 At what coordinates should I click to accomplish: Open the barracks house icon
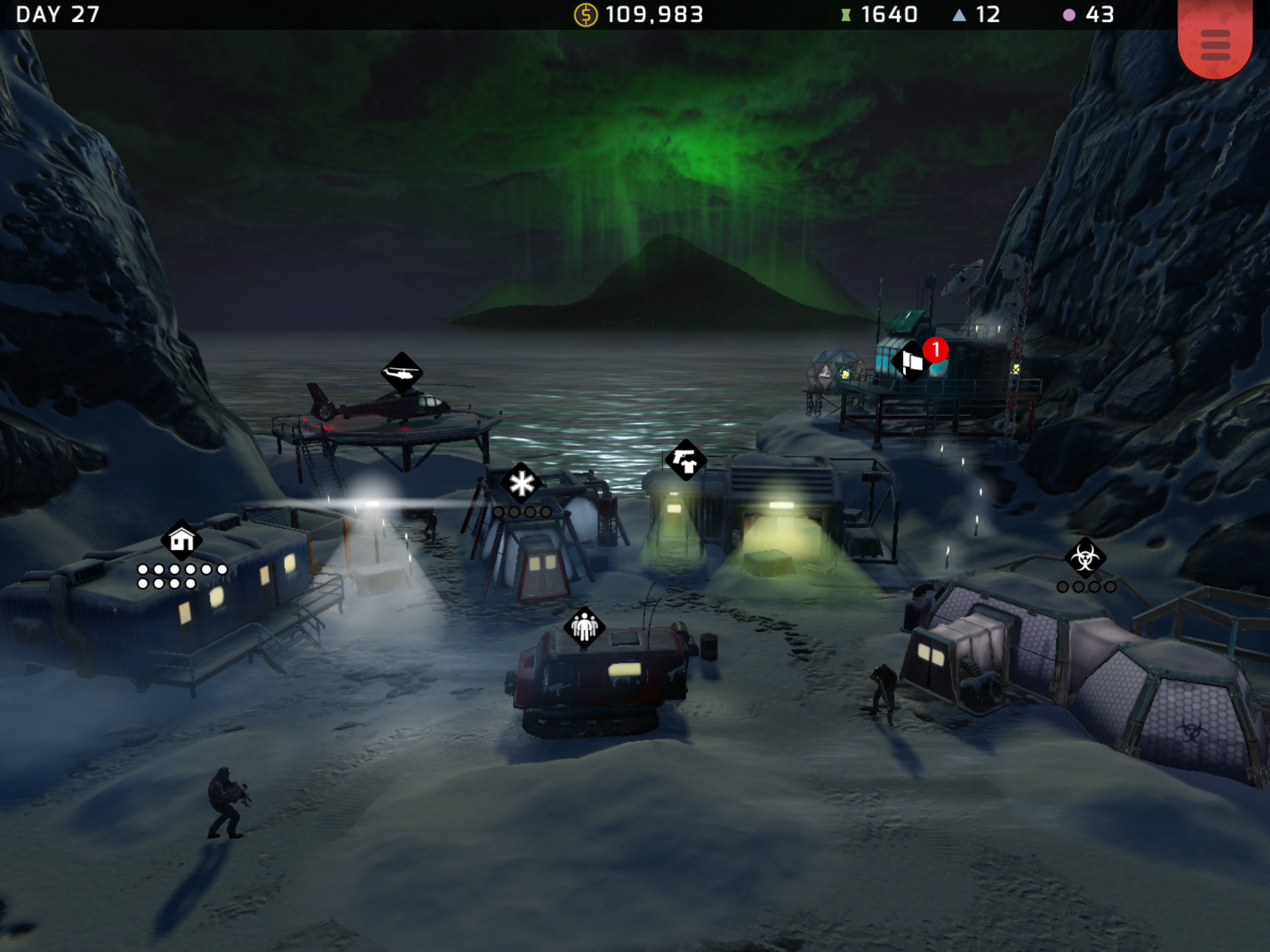(x=181, y=540)
